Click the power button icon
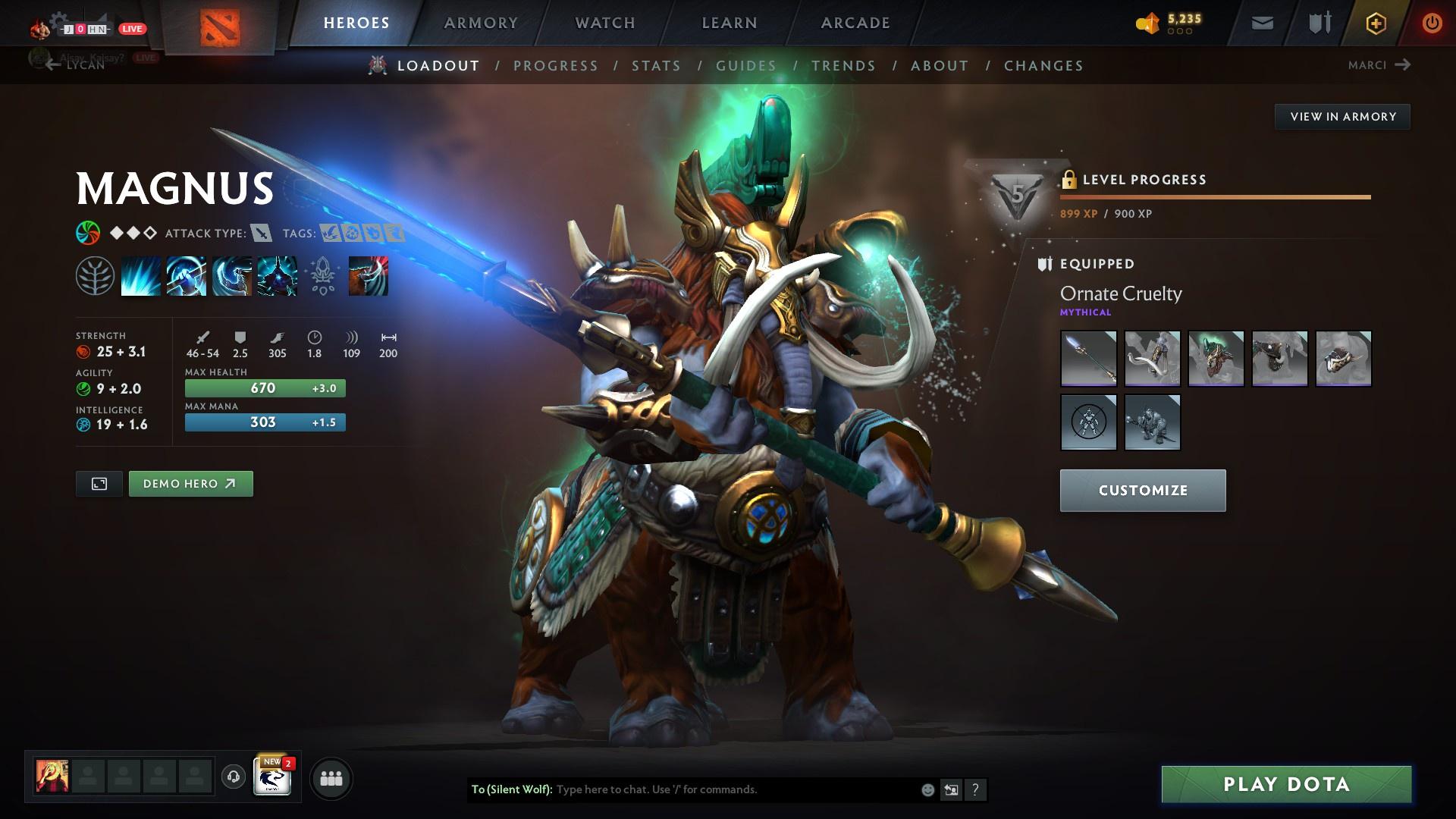Image resolution: width=1456 pixels, height=819 pixels. pyautogui.click(x=1432, y=23)
